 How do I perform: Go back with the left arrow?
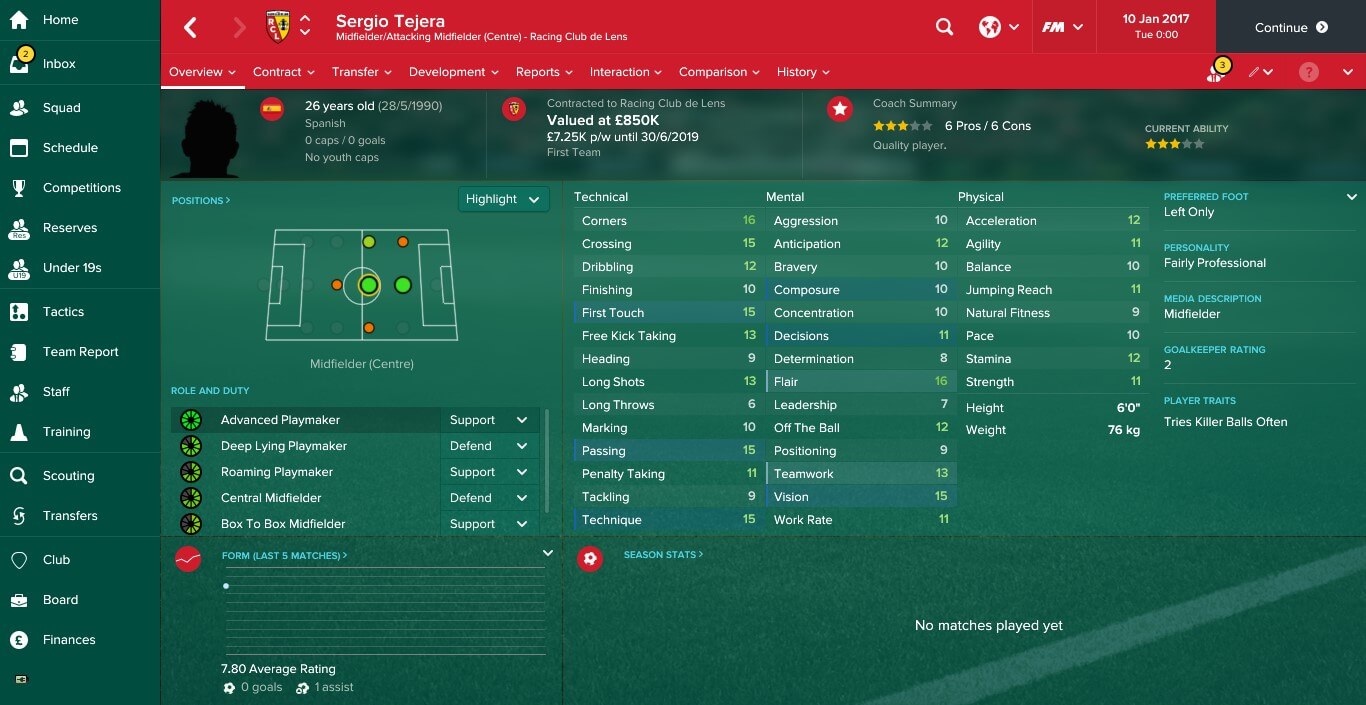(191, 28)
